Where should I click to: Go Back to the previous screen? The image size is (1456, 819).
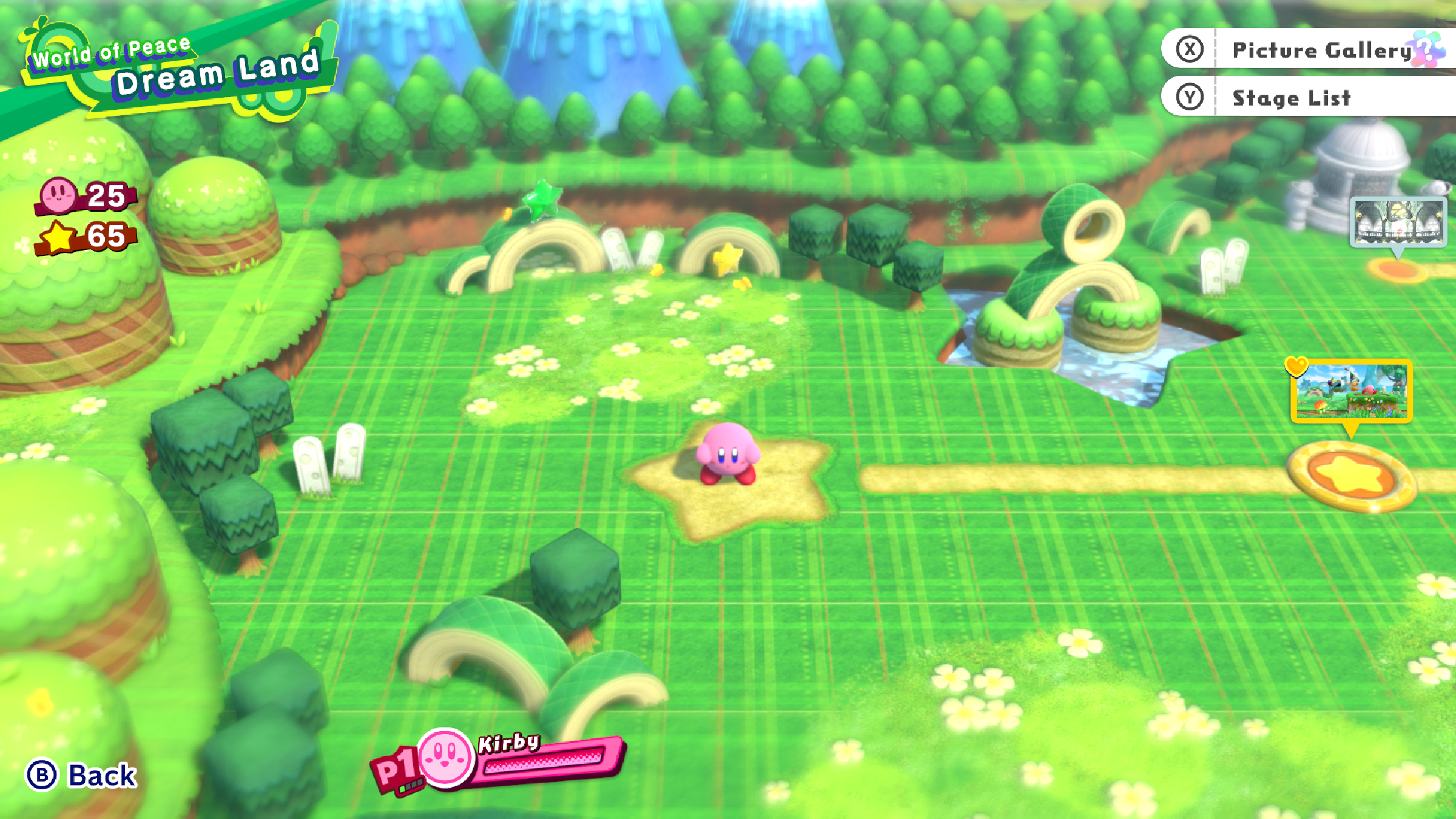pos(82,775)
